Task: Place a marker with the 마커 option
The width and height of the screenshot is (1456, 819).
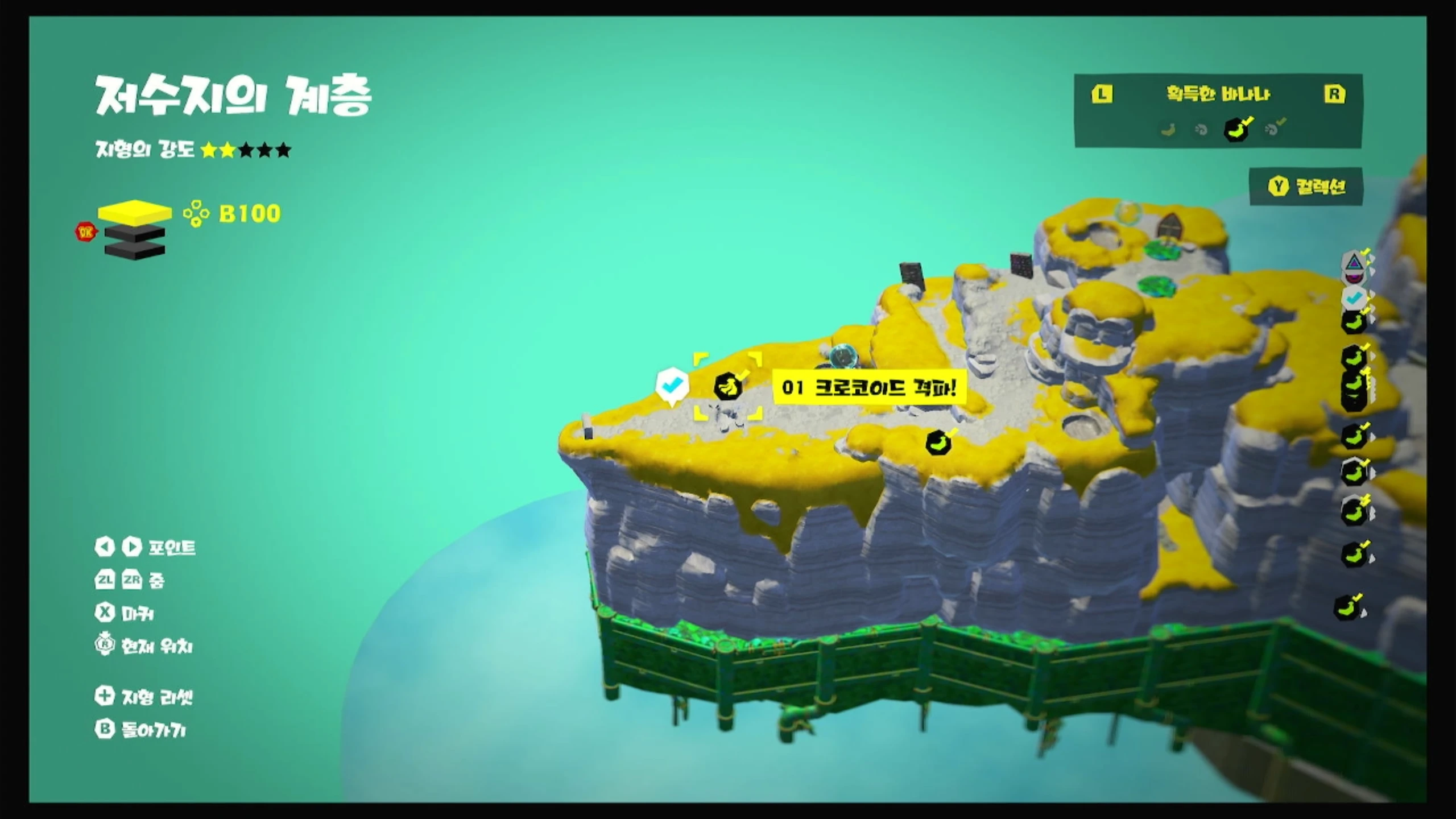Action: coord(125,613)
